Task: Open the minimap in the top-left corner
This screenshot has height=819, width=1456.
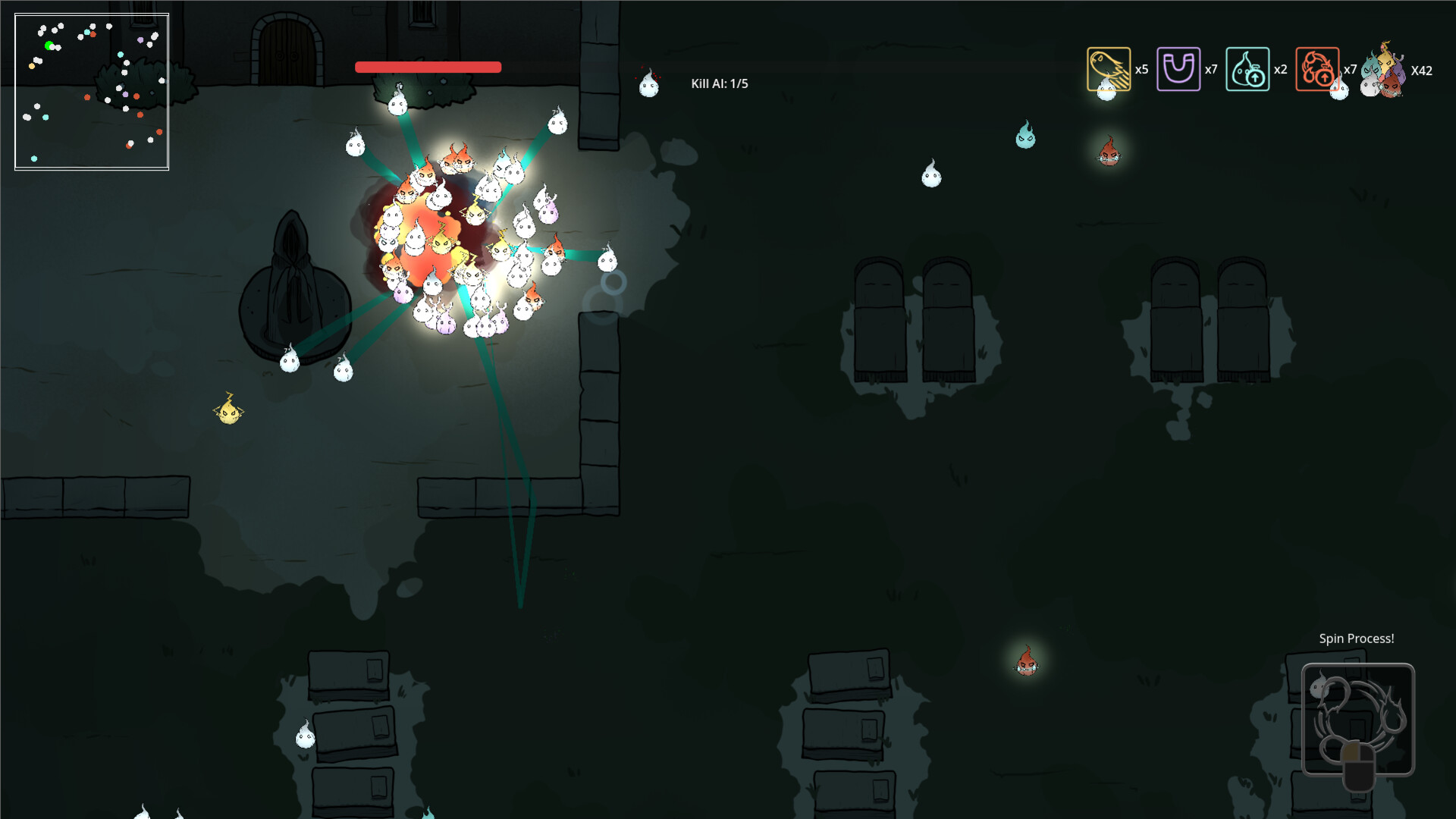Action: tap(90, 91)
